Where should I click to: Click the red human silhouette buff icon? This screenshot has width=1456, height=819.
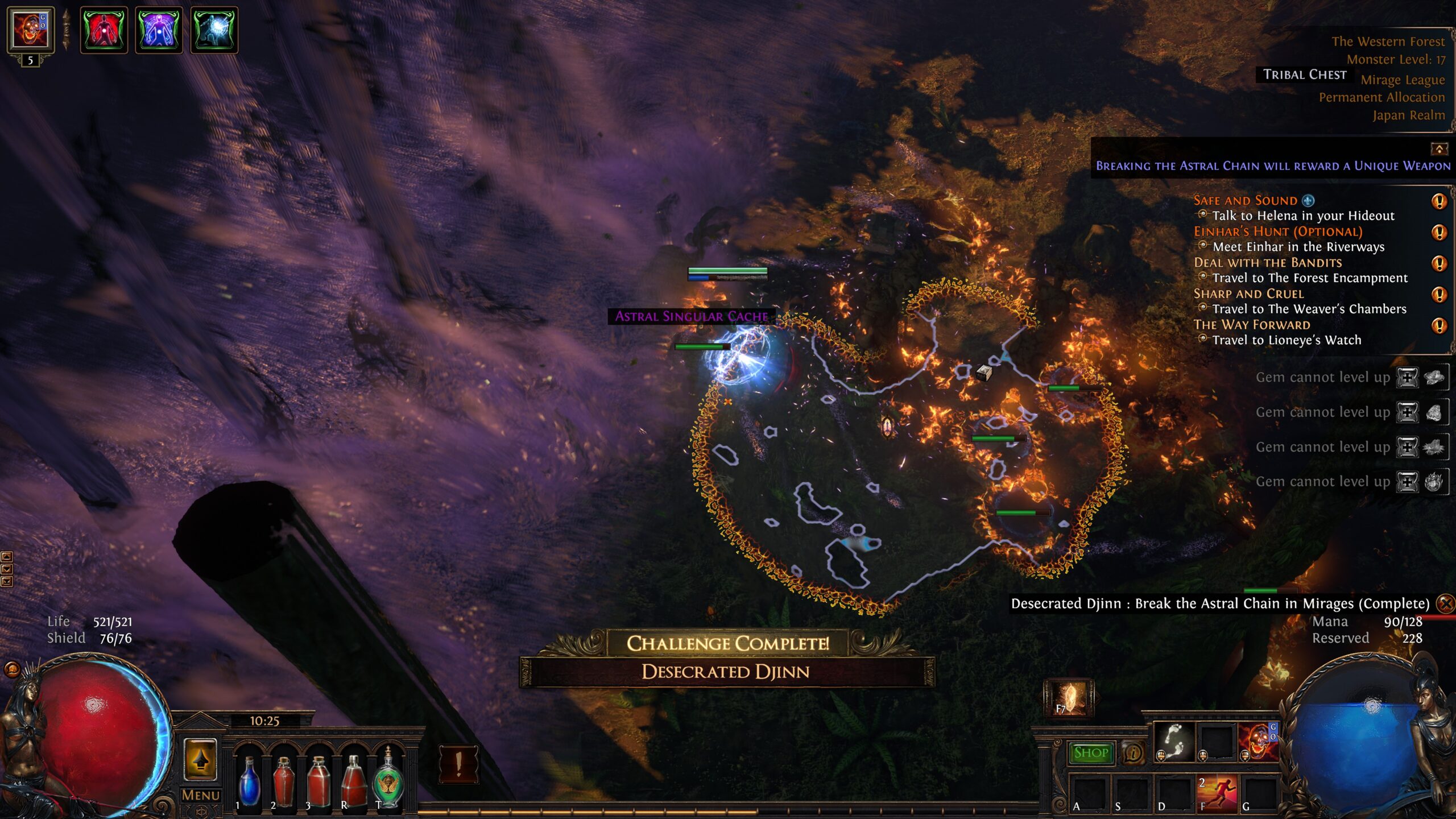coord(104,31)
